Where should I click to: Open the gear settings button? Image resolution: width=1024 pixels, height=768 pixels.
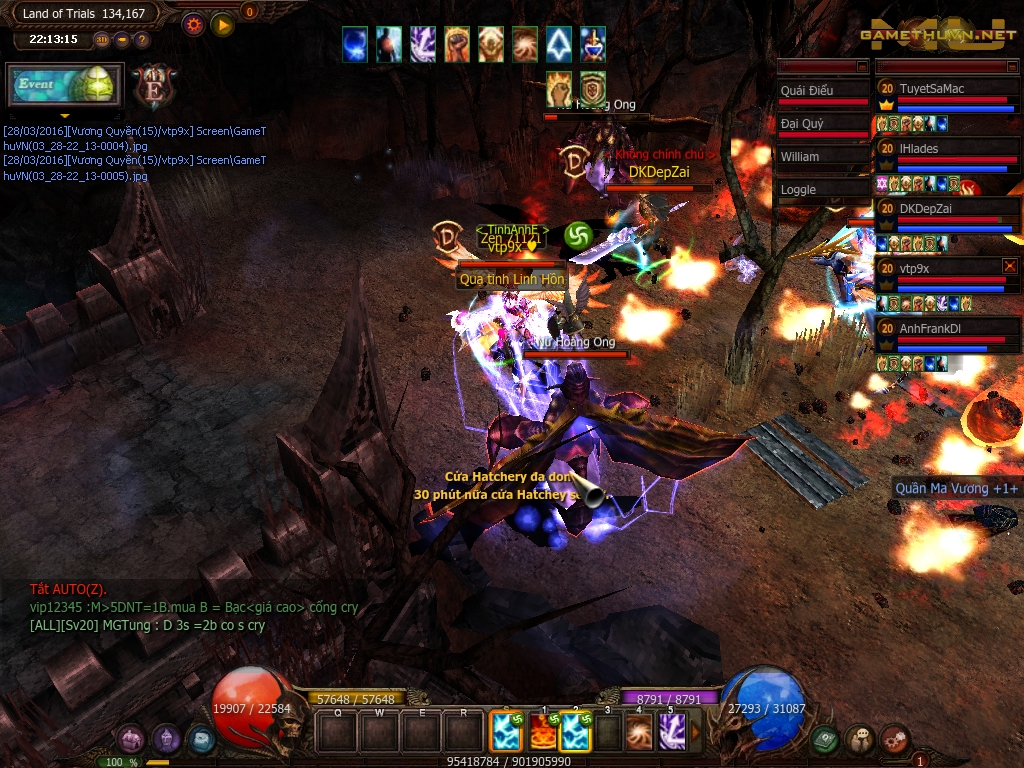point(193,24)
